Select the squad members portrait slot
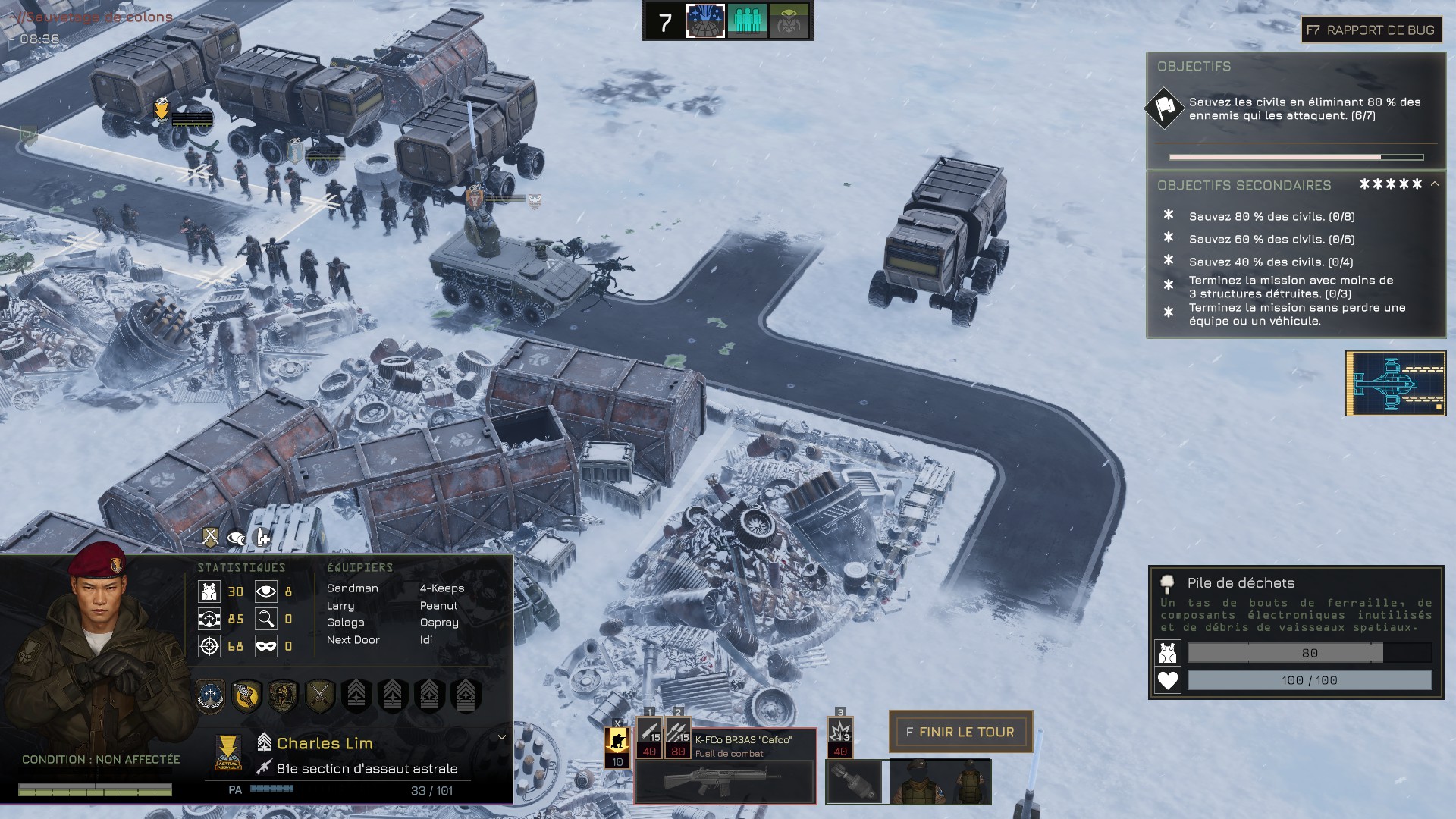Viewport: 1456px width, 819px height. (x=940, y=782)
